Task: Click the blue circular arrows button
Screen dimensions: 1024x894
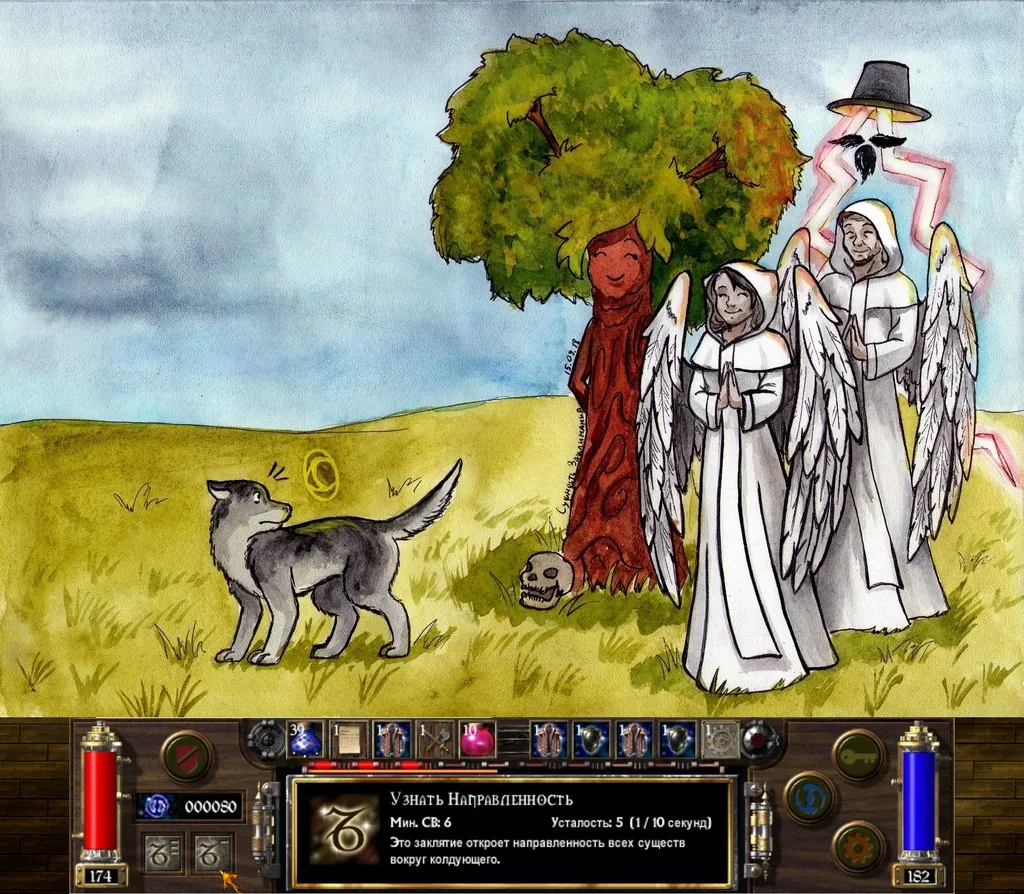Action: click(x=810, y=798)
